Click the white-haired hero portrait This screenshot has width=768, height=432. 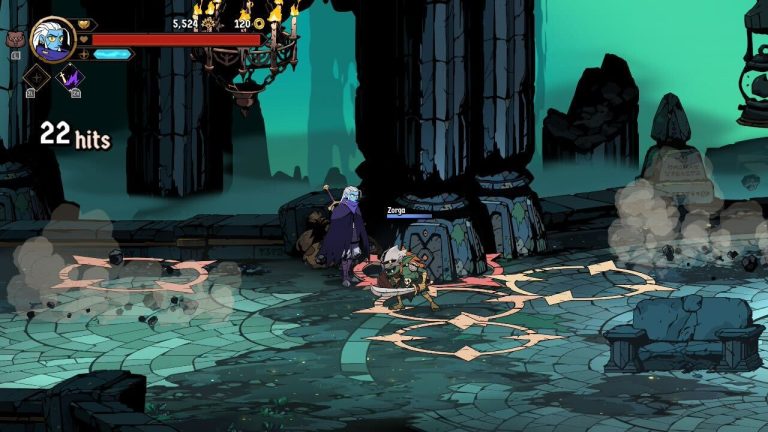click(52, 39)
